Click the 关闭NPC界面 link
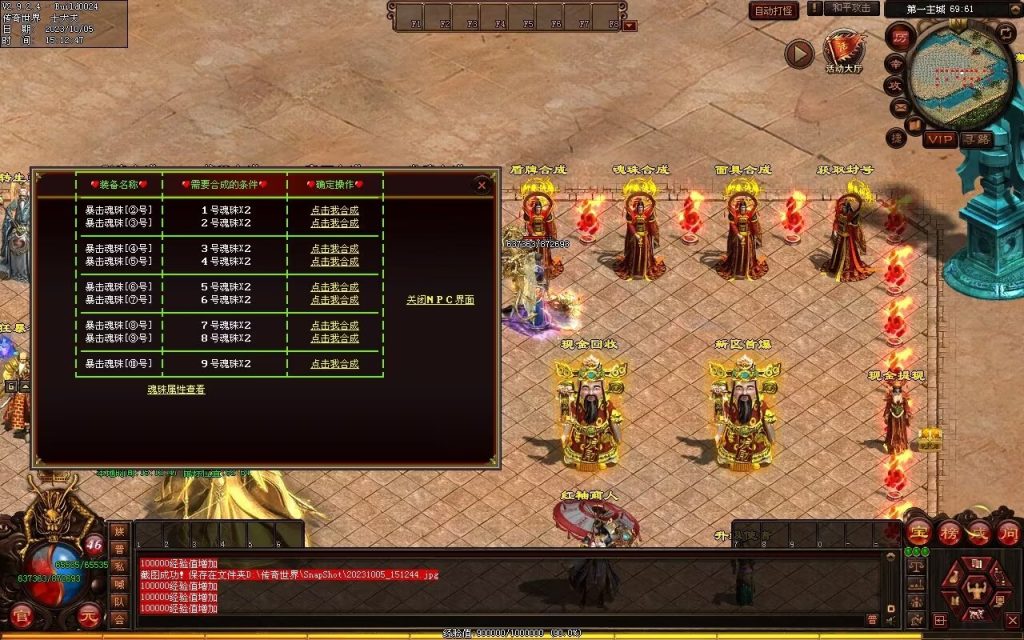The height and width of the screenshot is (640, 1024). (440, 300)
